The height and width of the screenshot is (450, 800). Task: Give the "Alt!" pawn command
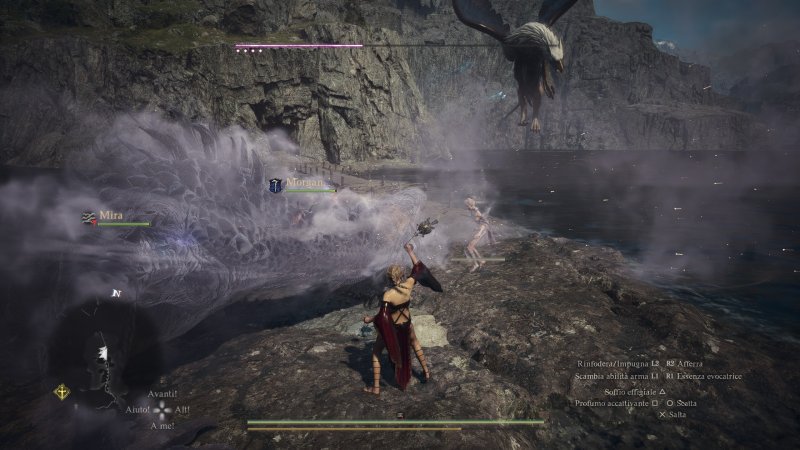pos(183,410)
